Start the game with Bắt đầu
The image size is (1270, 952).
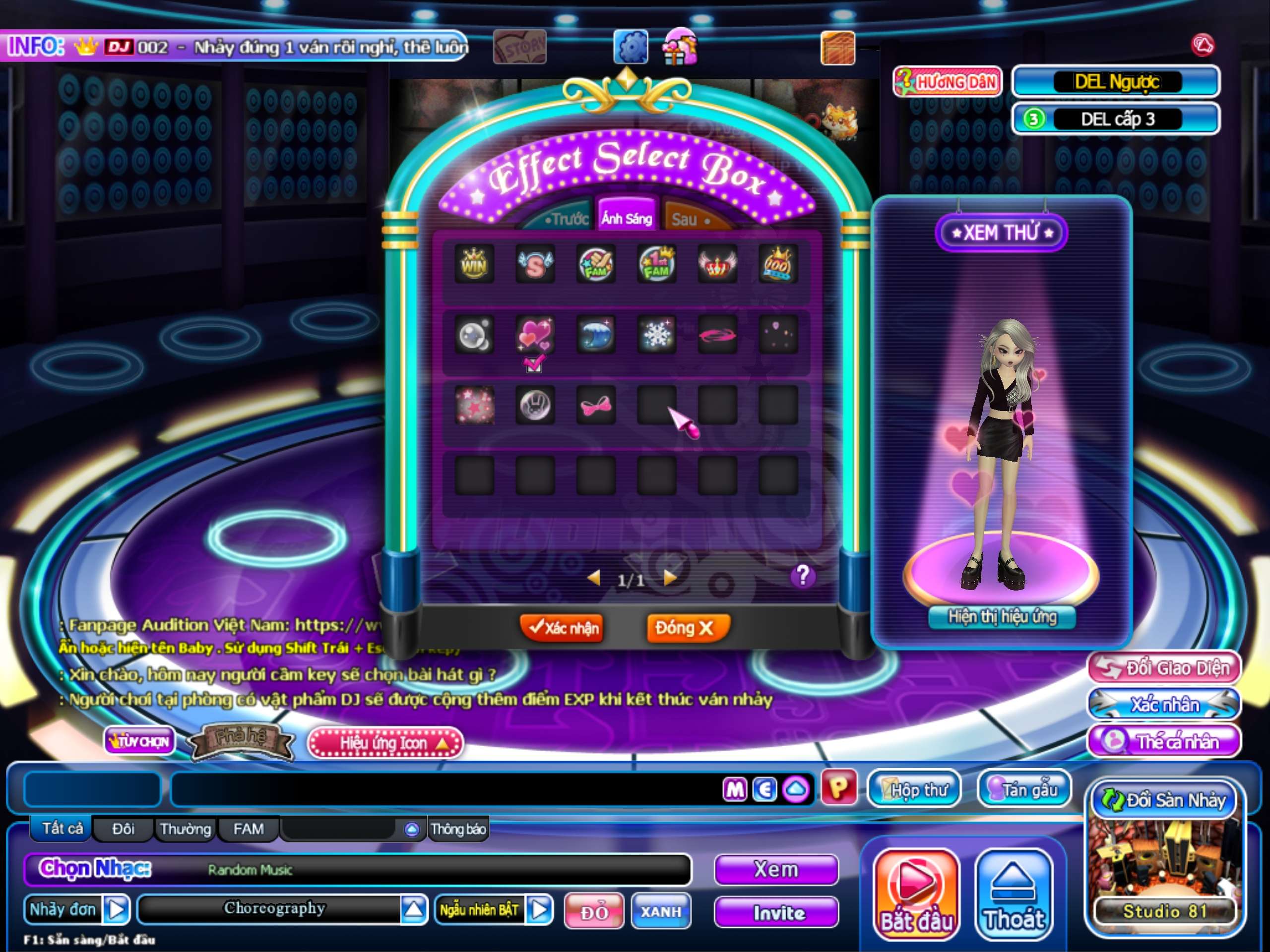[916, 894]
